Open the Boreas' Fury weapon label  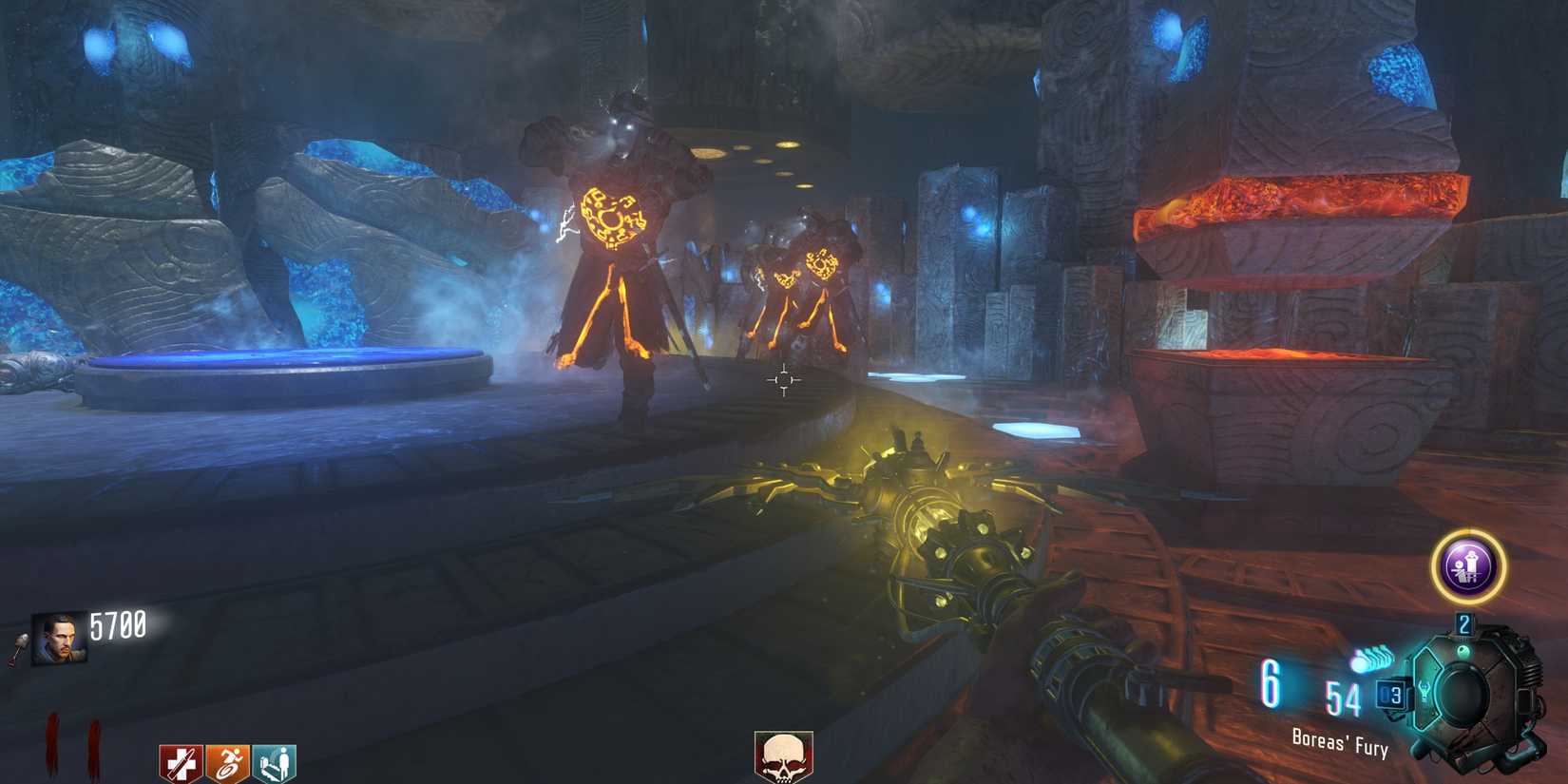point(1340,741)
